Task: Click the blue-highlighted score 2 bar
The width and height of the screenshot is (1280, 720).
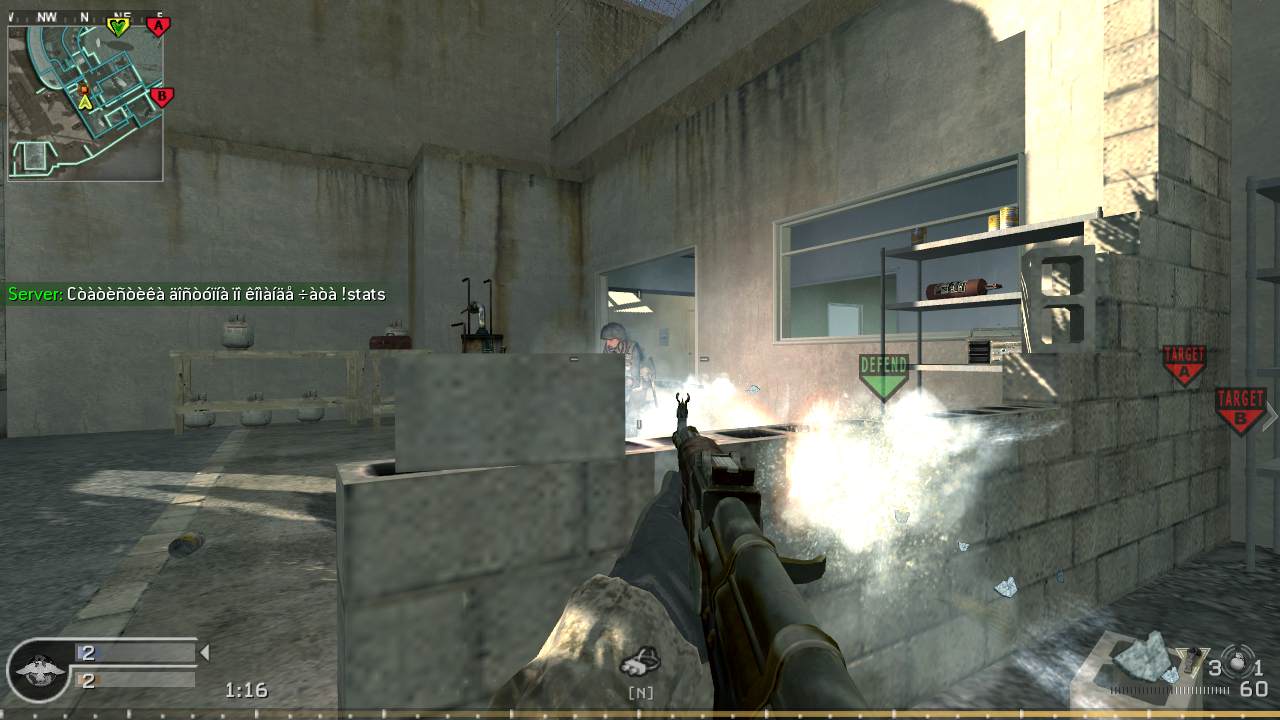Action: (87, 651)
